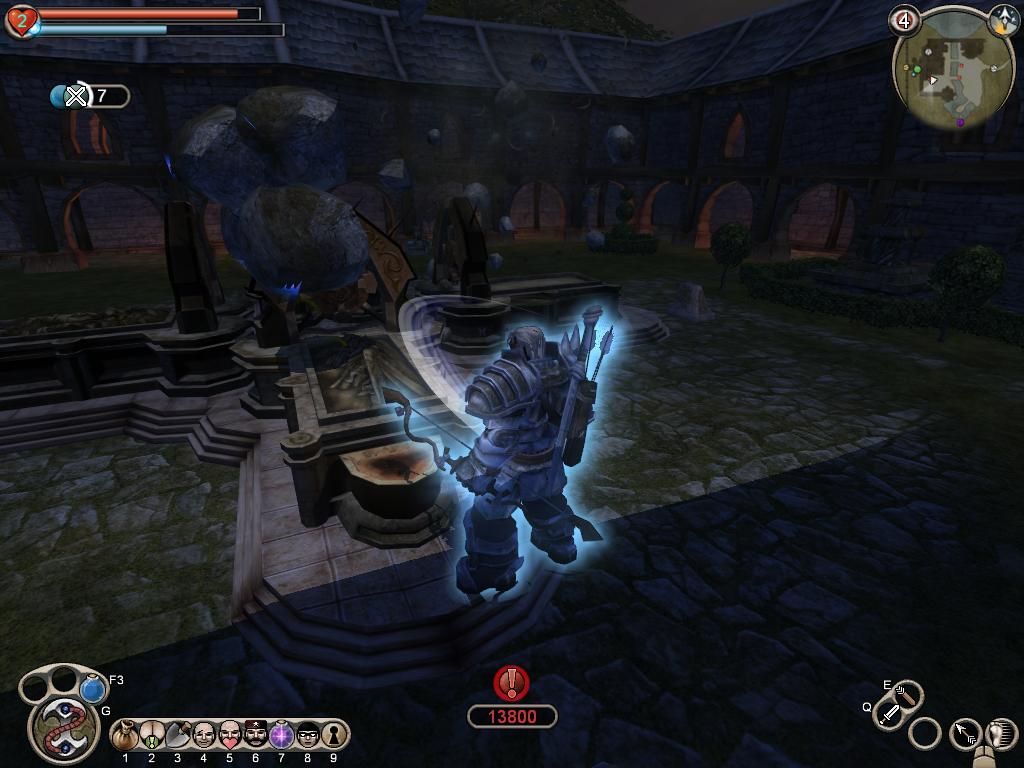Pick the bearded pirate hat expression
The height and width of the screenshot is (768, 1024).
point(255,735)
